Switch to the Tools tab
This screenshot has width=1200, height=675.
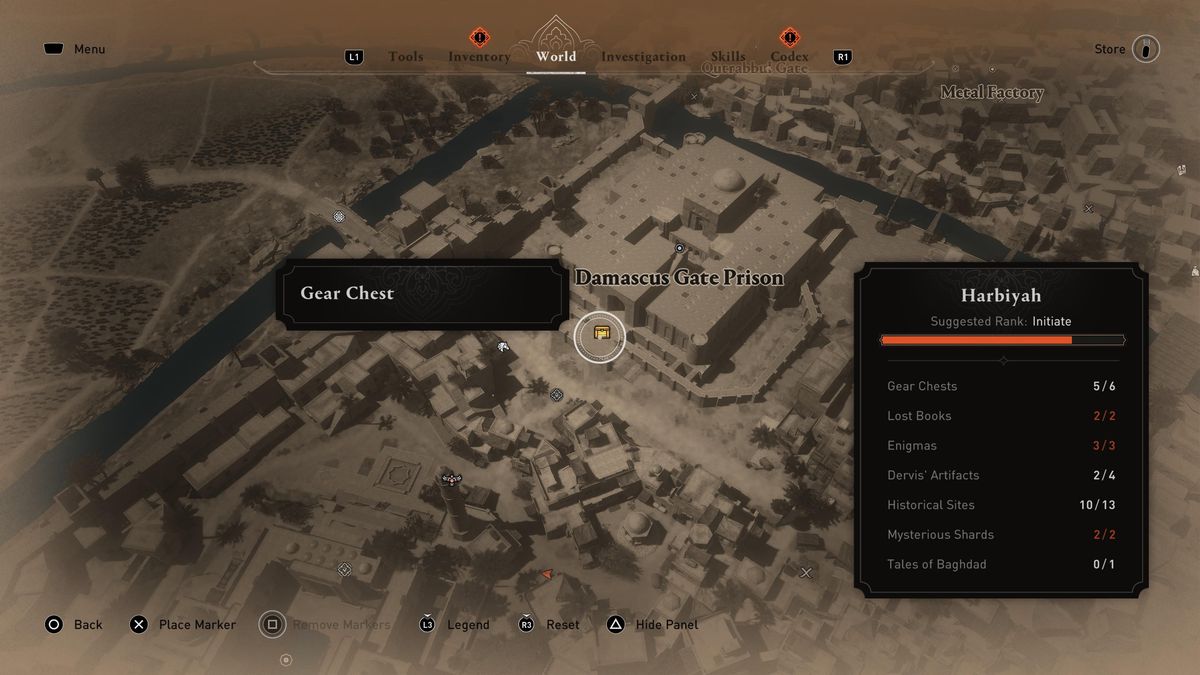(405, 57)
